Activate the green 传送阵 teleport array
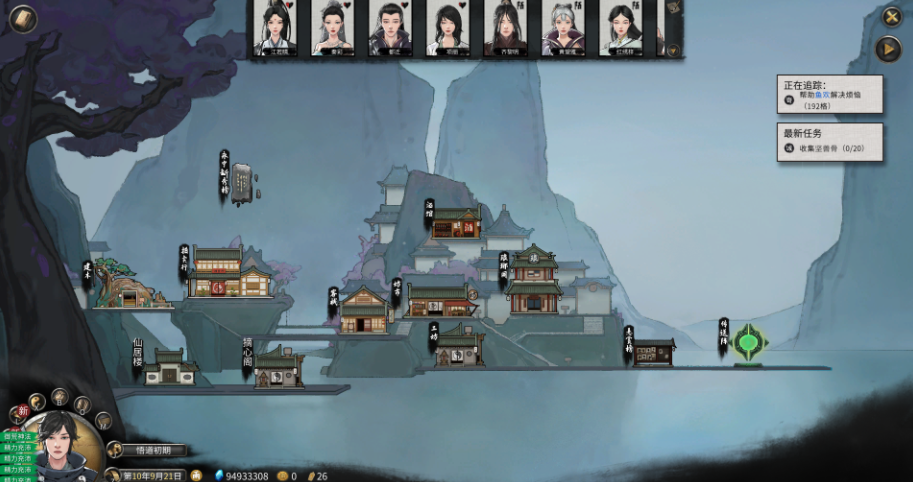The image size is (913, 482). tap(747, 343)
